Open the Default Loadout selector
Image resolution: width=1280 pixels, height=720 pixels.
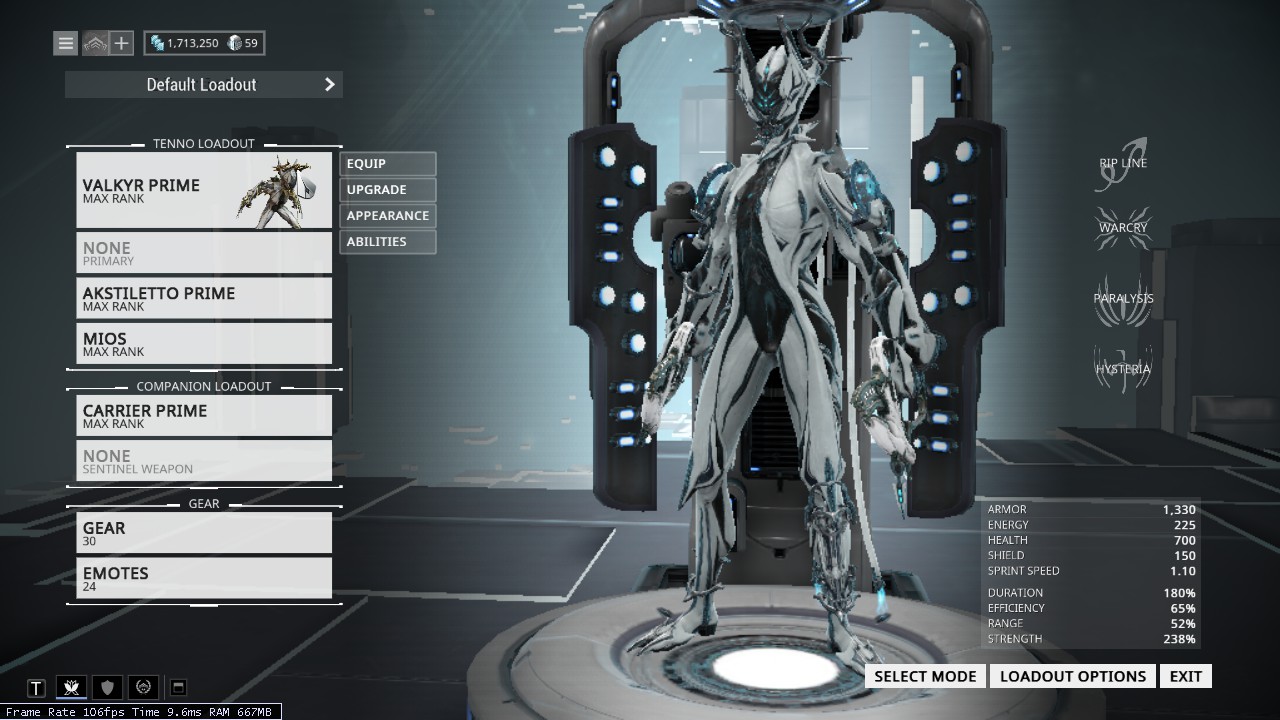[203, 85]
